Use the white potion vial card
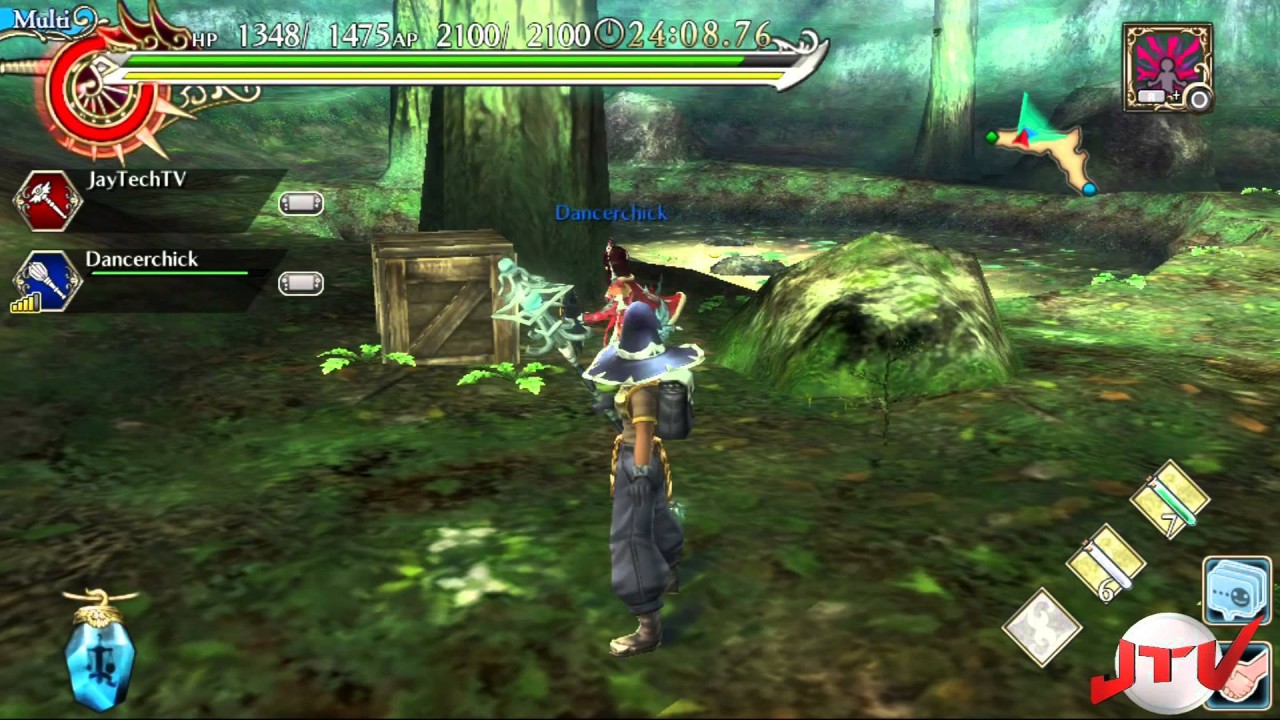The image size is (1280, 720). click(1105, 563)
